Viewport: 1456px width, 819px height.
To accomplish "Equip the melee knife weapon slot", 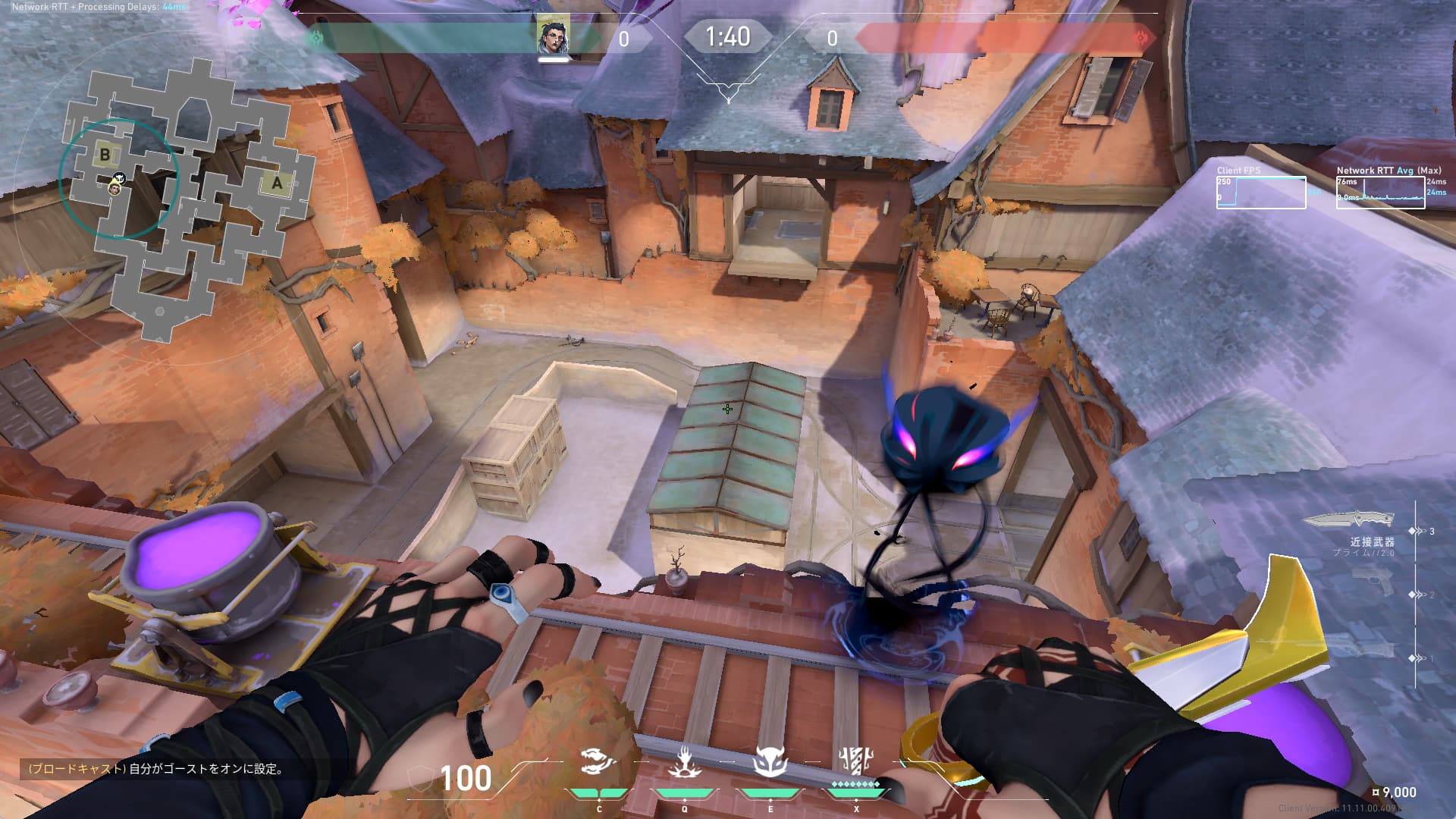I will tap(1349, 519).
